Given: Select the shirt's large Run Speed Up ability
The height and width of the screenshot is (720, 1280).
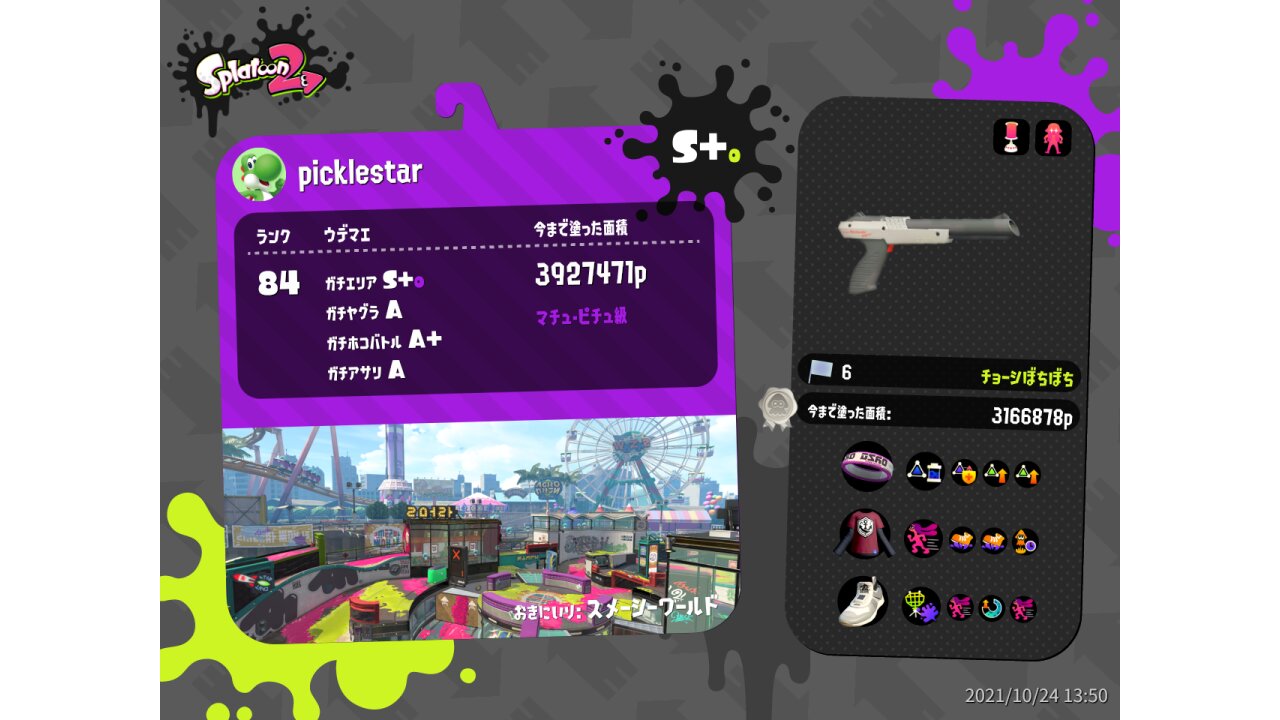Looking at the screenshot, I should click(923, 538).
